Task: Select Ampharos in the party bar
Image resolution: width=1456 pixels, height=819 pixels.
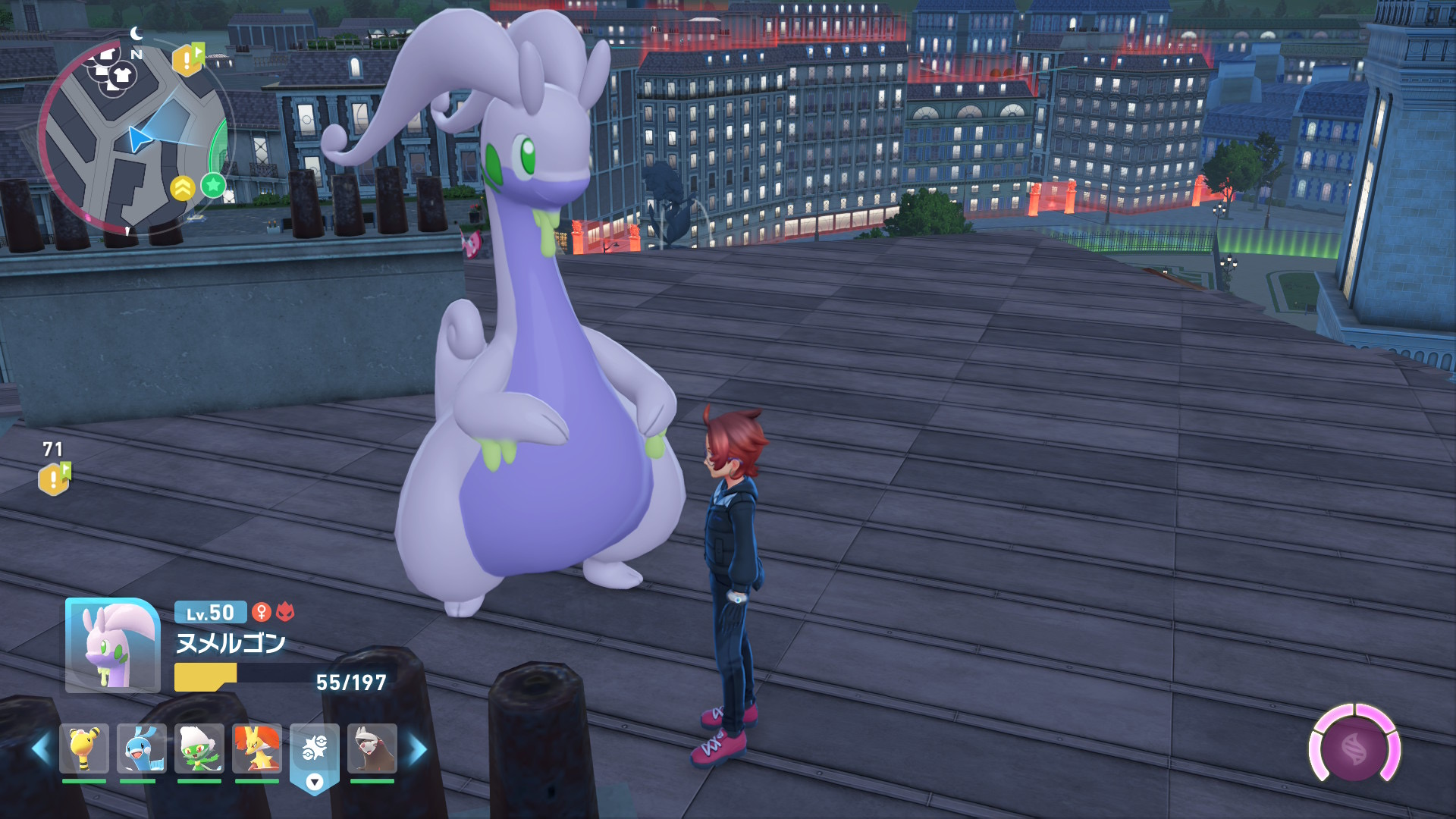Action: [x=84, y=748]
